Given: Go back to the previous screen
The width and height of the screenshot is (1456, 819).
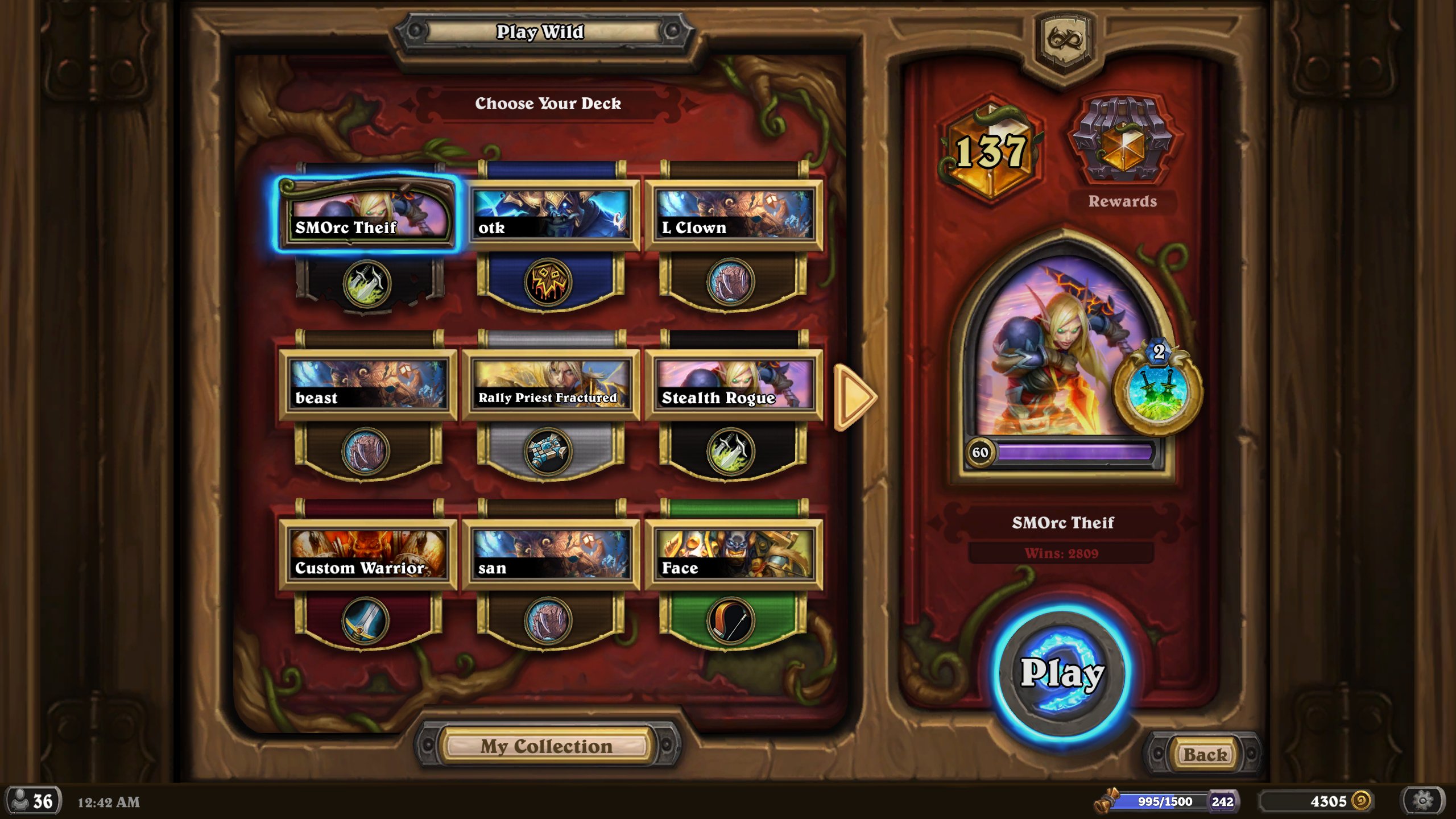Looking at the screenshot, I should point(1205,755).
